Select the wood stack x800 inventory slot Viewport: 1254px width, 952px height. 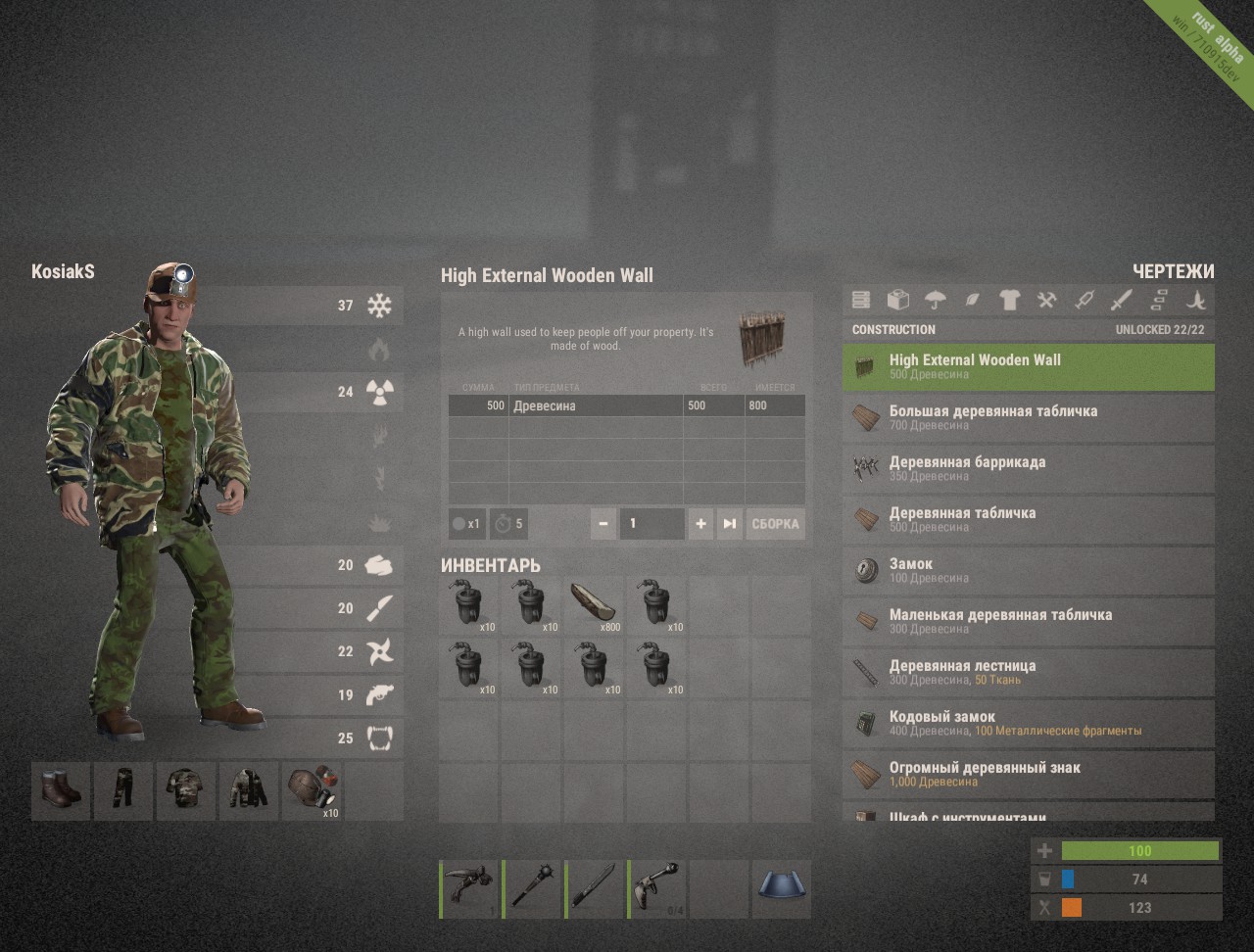click(595, 606)
